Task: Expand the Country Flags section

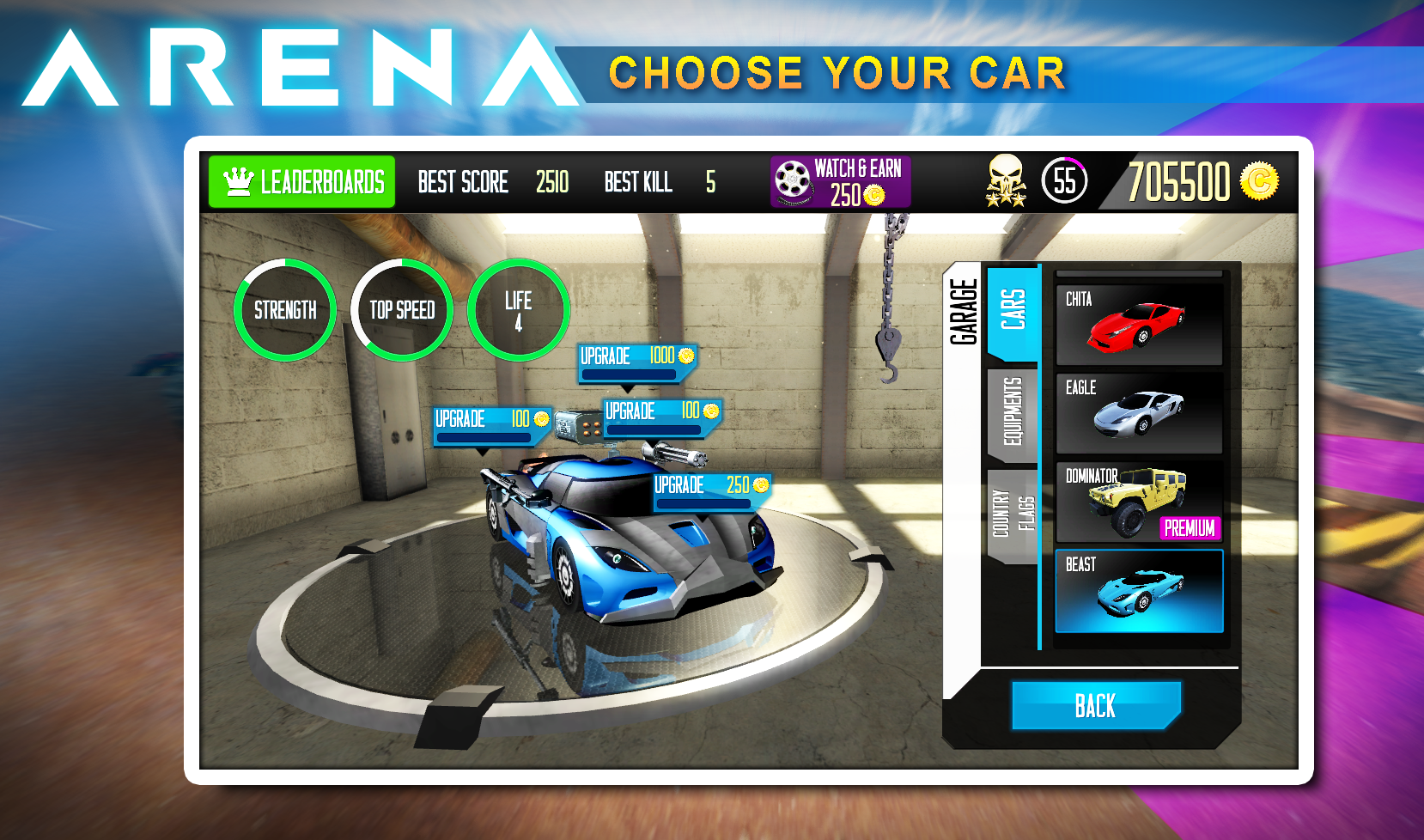Action: pos(1011,514)
